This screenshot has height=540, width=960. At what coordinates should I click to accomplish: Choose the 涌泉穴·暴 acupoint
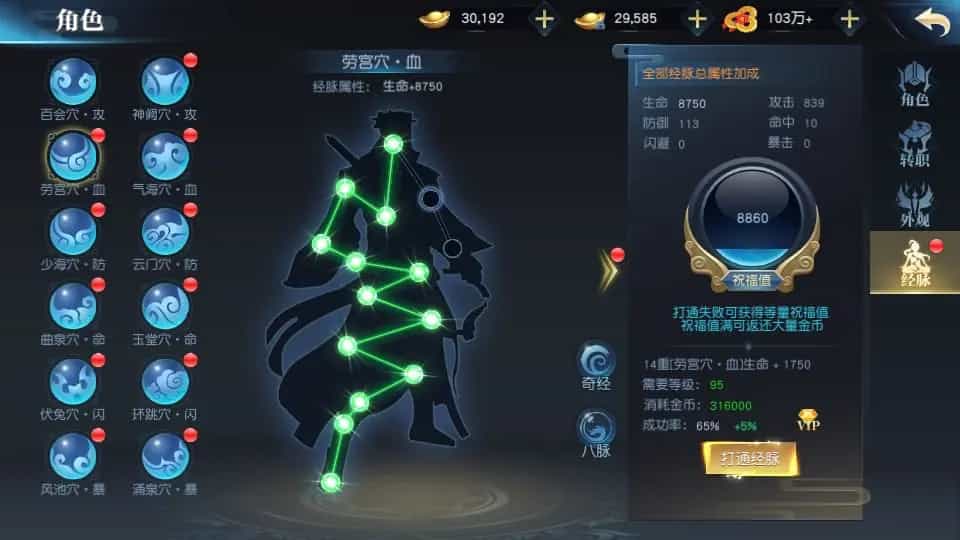[x=165, y=456]
